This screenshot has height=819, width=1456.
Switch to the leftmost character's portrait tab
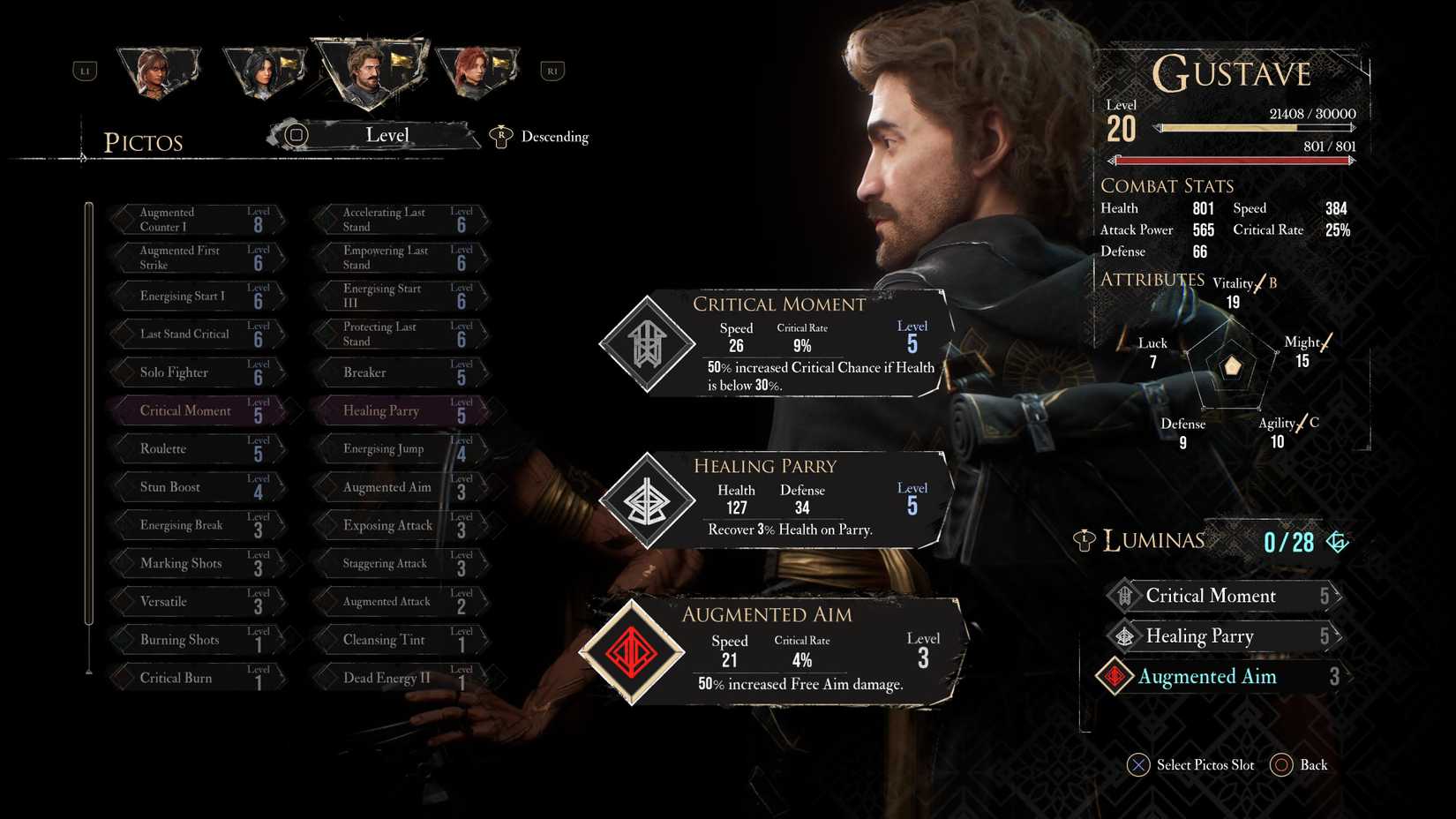tap(158, 71)
